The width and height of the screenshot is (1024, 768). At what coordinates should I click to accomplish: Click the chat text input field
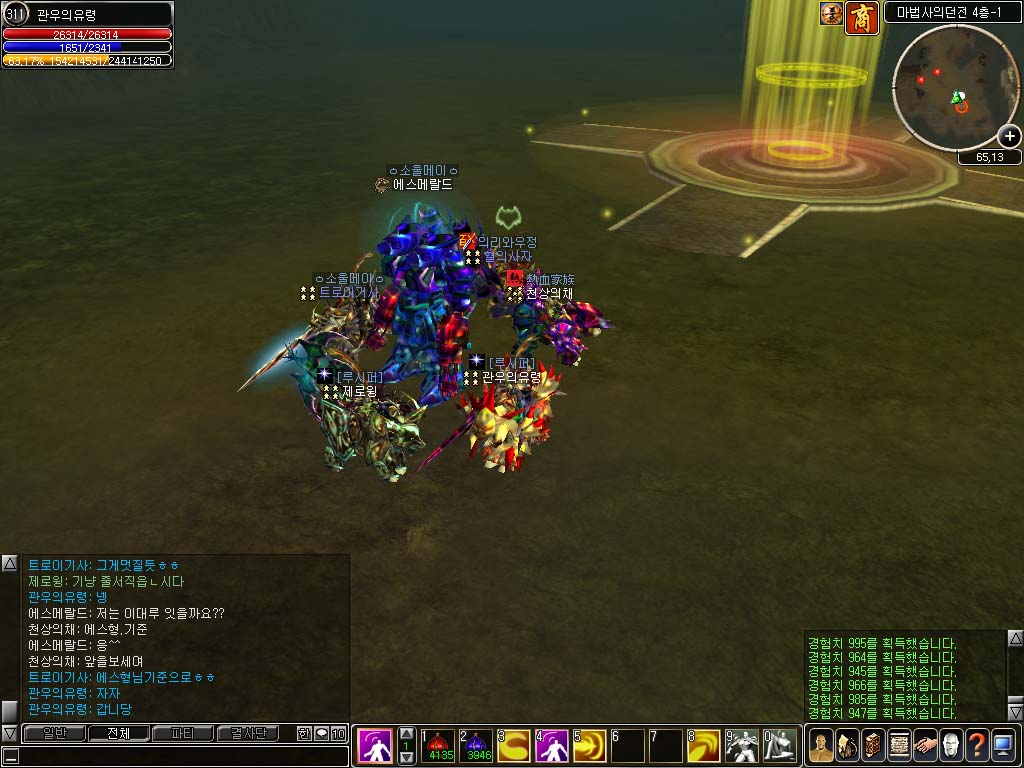point(180,756)
